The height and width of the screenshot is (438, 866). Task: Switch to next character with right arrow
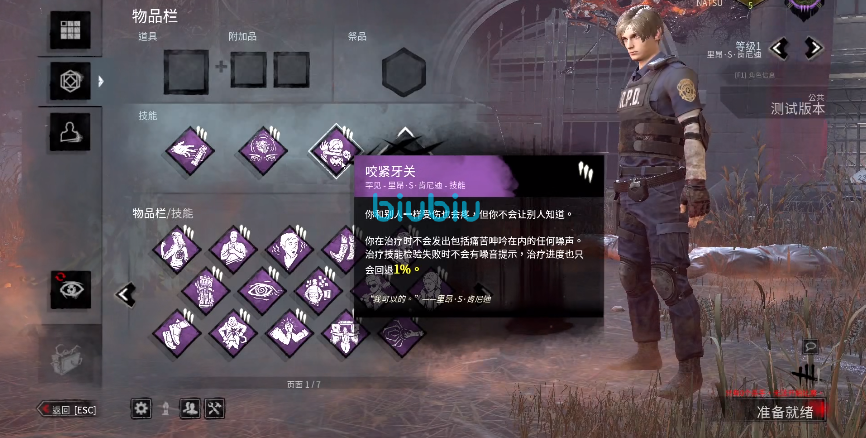pyautogui.click(x=812, y=47)
